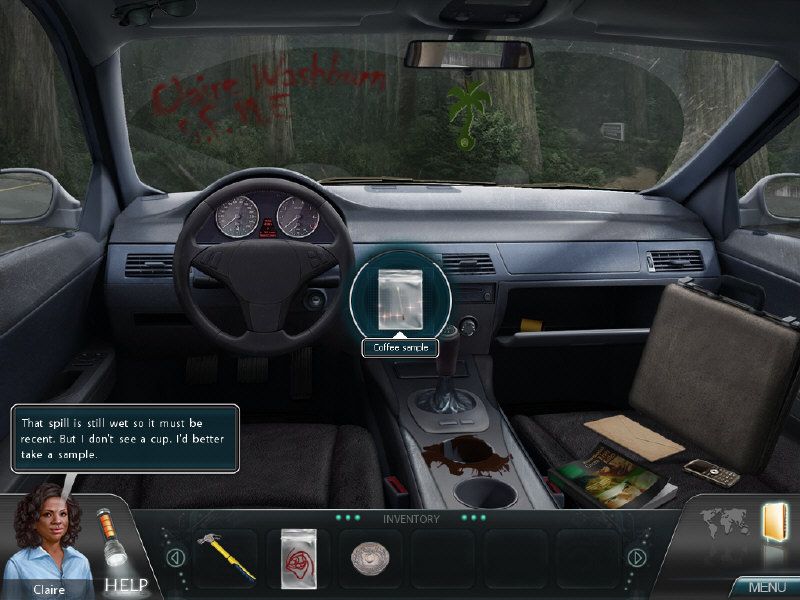Screen dimensions: 800x600
Task: Dismiss Claire's dialogue box about the spill
Action: point(125,437)
